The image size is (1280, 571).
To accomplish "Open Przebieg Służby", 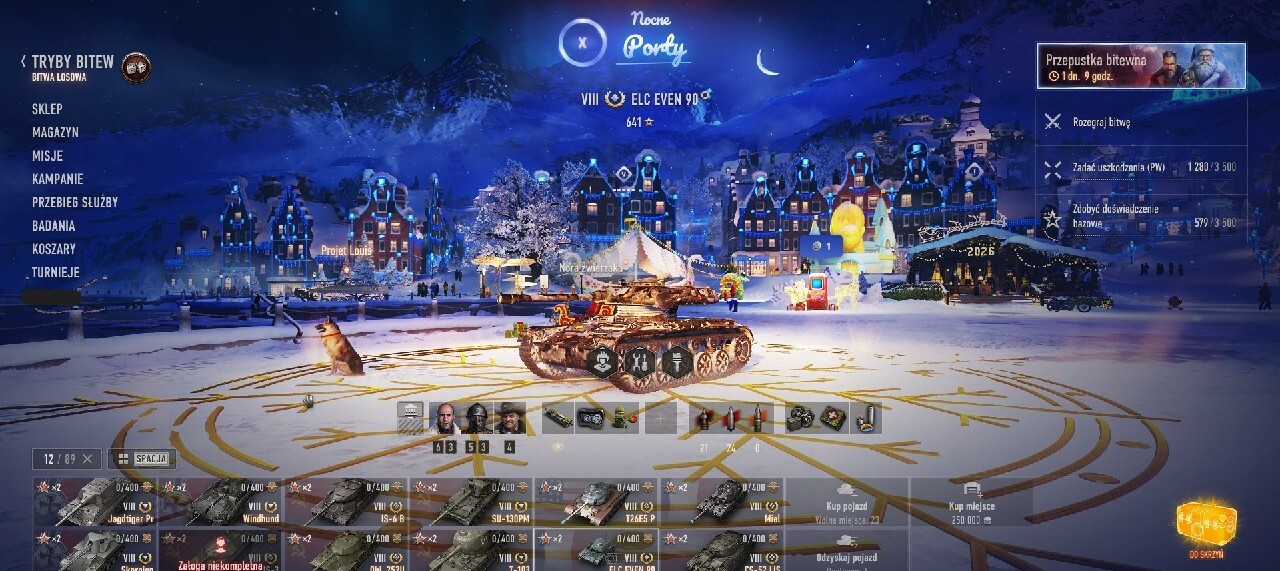I will click(x=75, y=202).
